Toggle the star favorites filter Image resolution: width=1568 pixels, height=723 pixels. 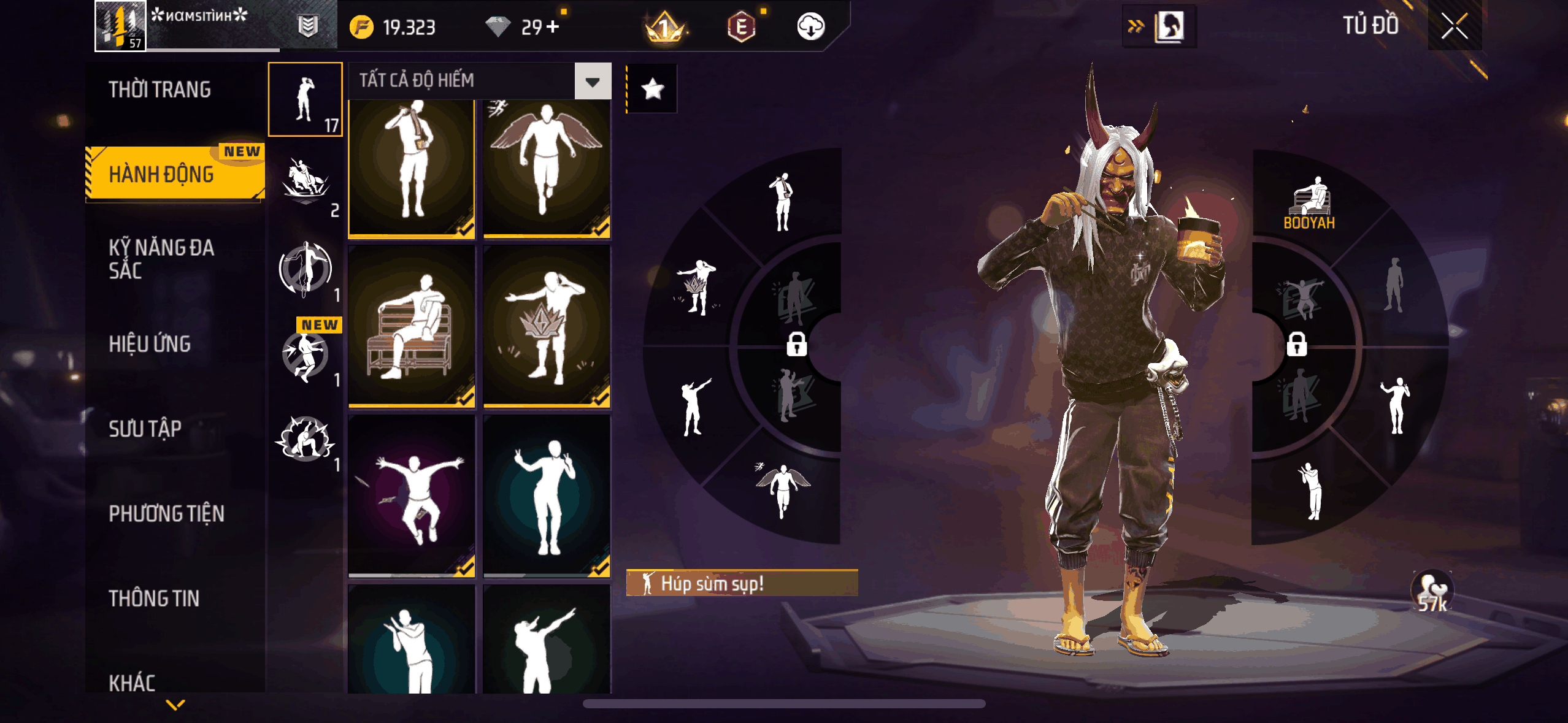(652, 90)
